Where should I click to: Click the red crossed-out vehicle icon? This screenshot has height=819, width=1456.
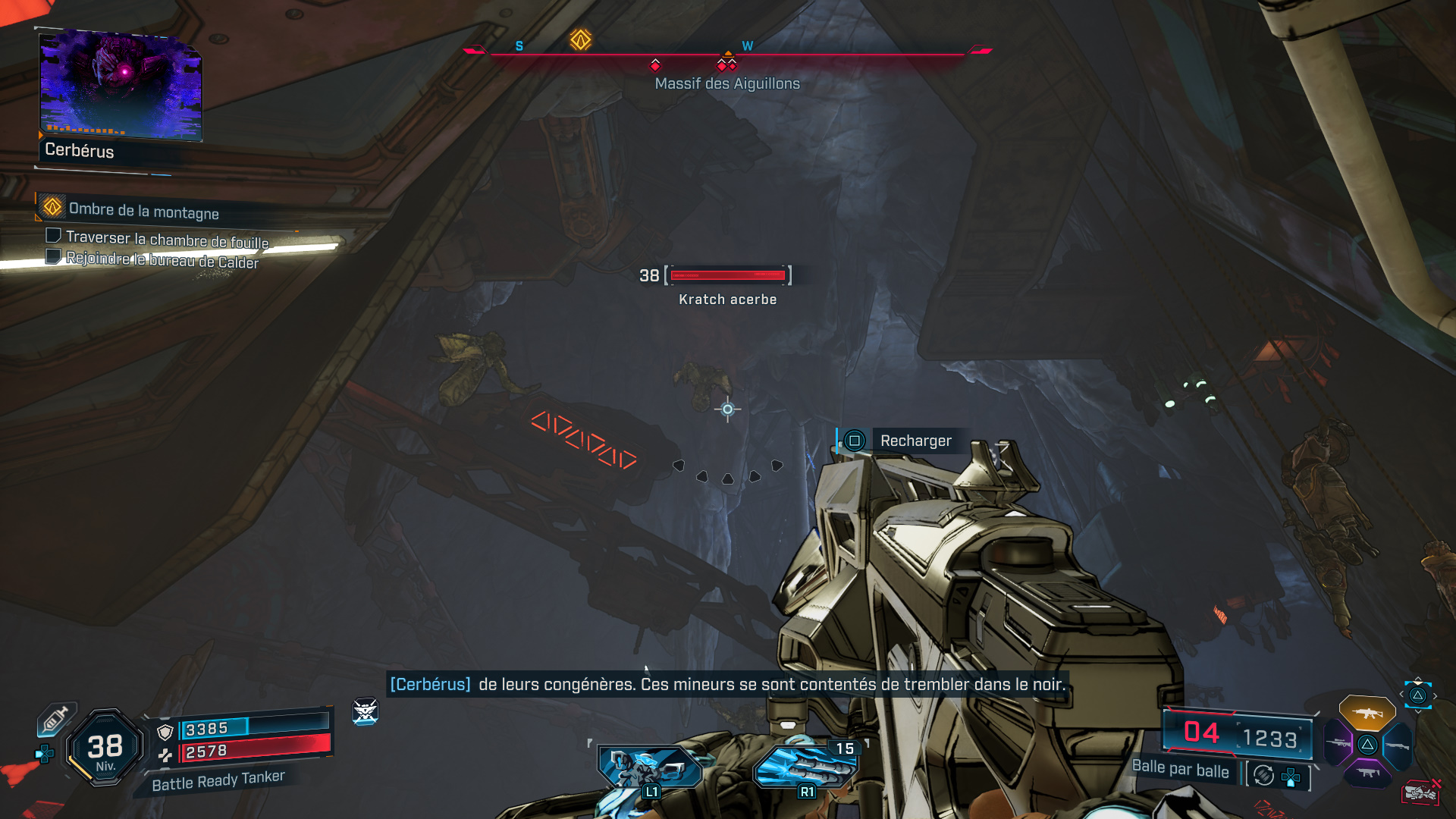[1420, 792]
